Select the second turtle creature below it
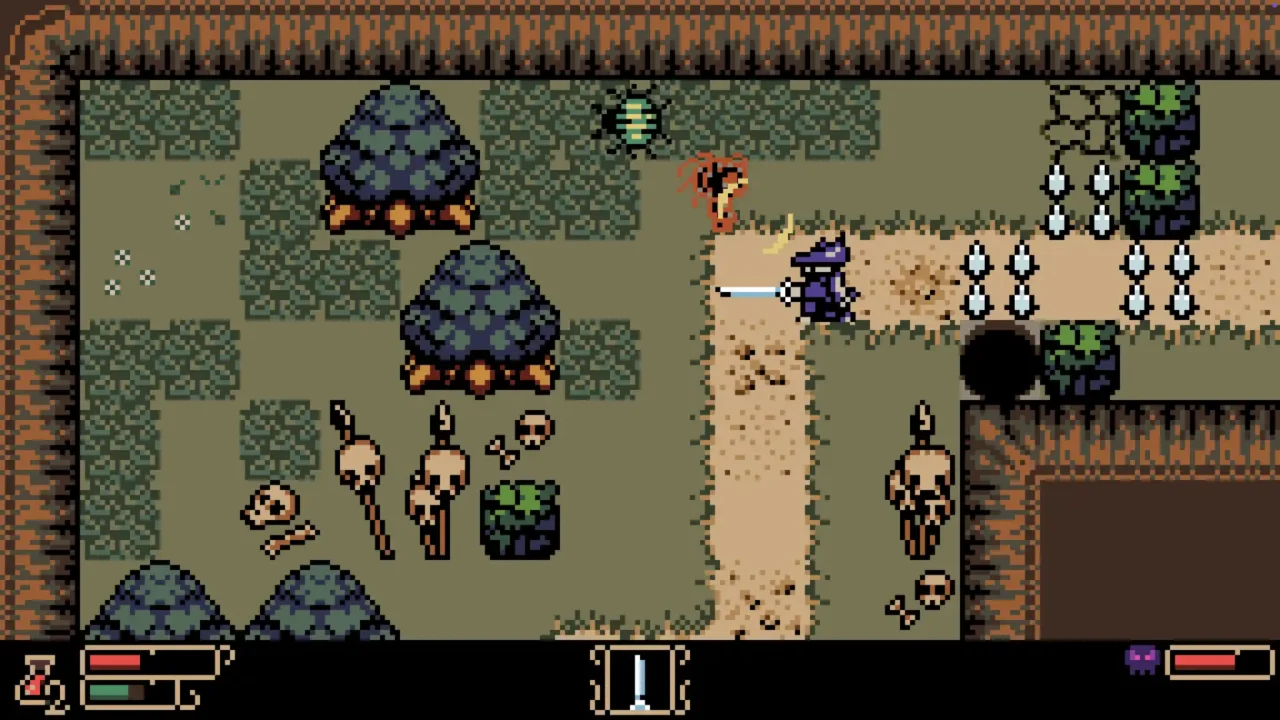Viewport: 1280px width, 720px height. point(480,320)
